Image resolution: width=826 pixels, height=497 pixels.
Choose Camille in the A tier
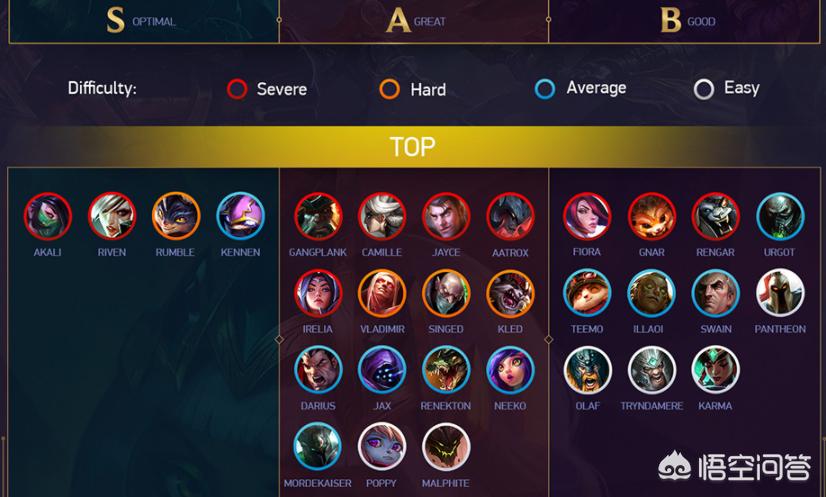click(383, 217)
